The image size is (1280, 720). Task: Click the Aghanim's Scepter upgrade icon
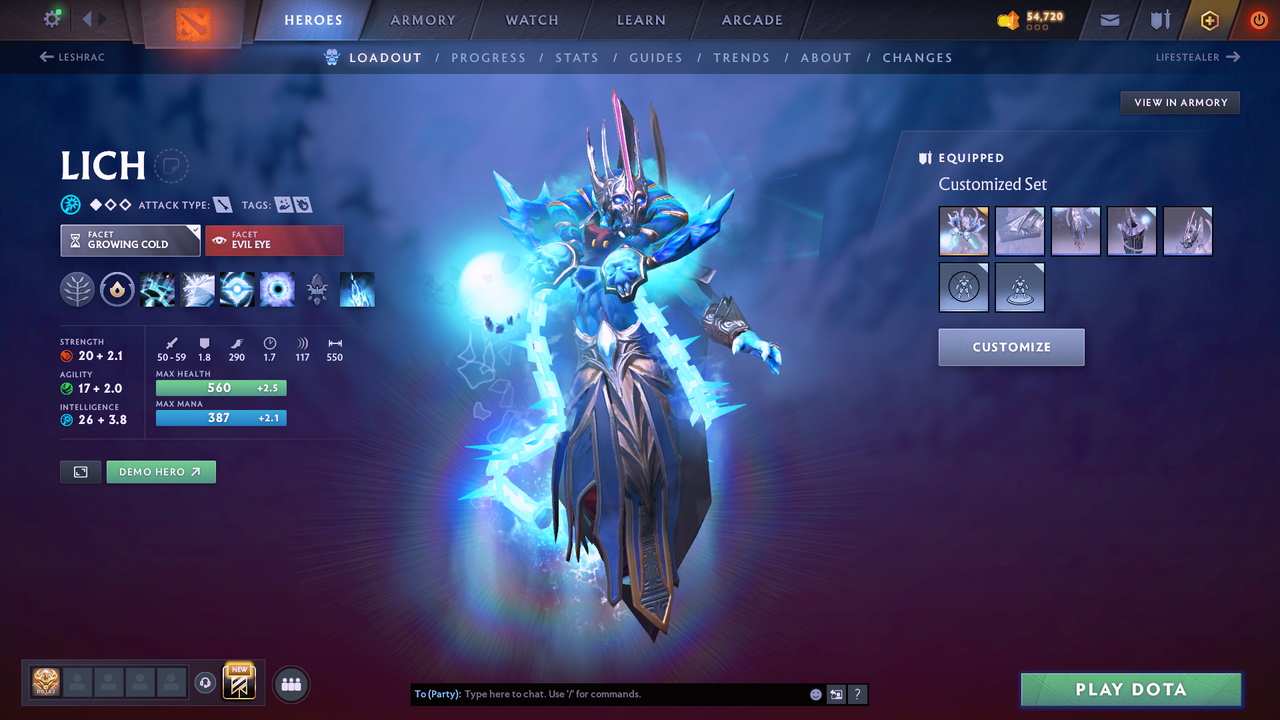click(317, 289)
